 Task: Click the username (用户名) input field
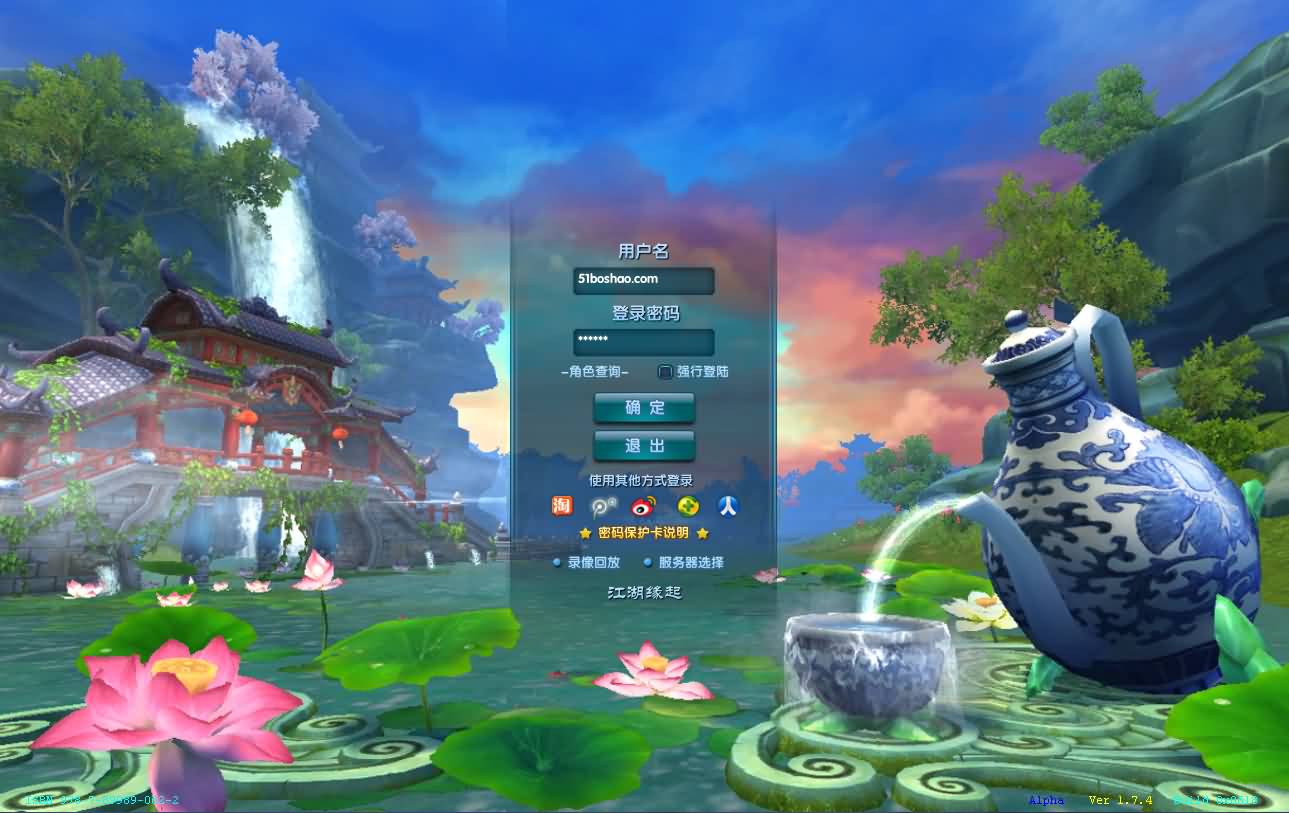643,280
